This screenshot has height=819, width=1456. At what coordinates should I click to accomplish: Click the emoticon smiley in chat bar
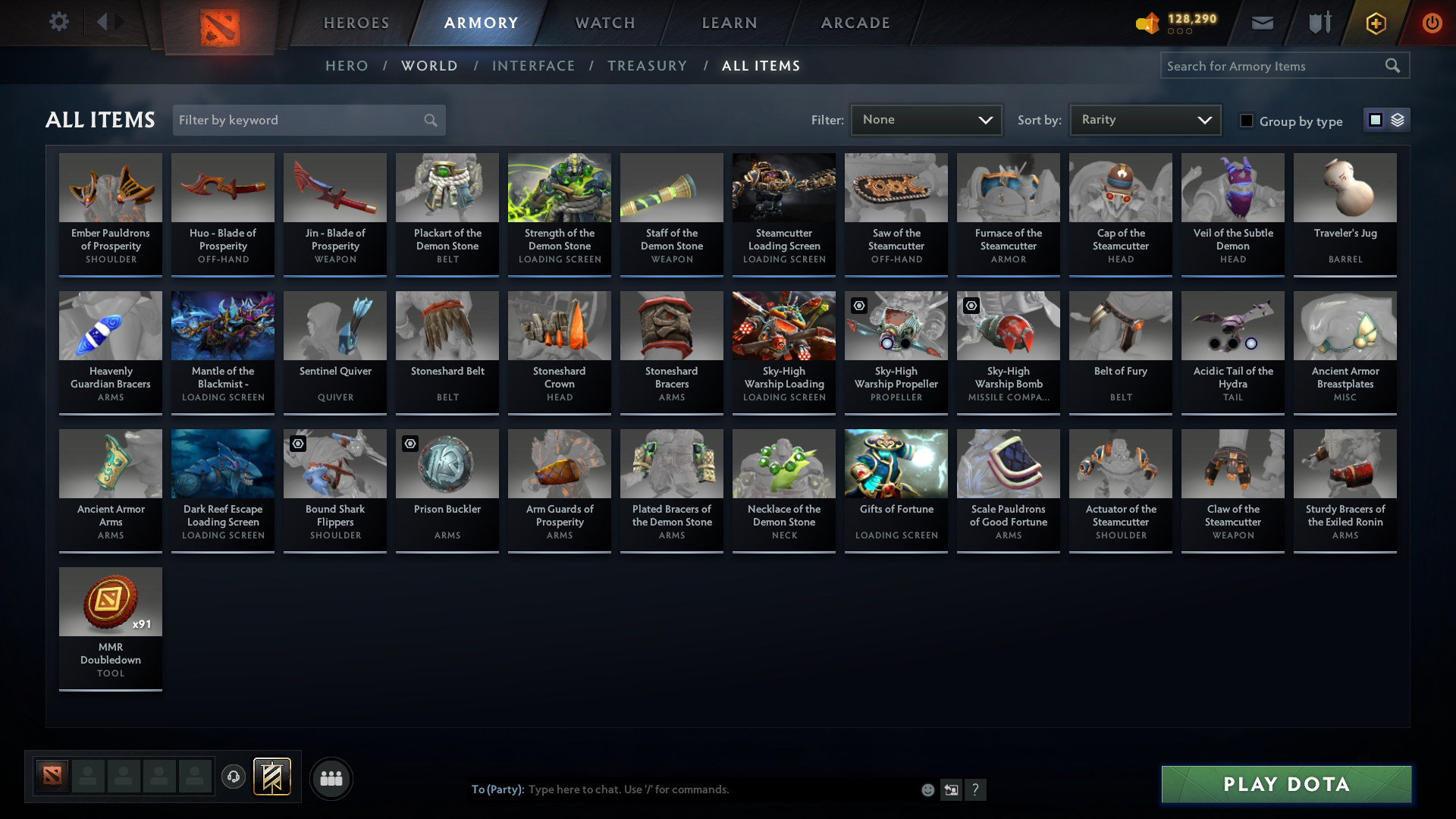coord(927,789)
